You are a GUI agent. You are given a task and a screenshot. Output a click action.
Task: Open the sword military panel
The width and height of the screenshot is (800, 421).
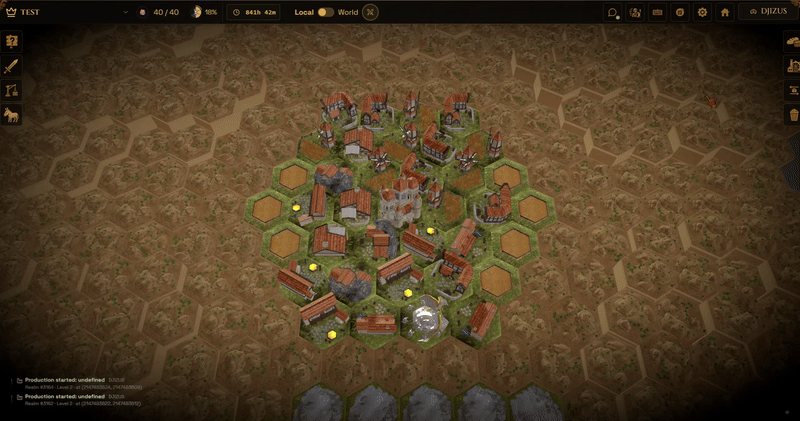(x=12, y=66)
